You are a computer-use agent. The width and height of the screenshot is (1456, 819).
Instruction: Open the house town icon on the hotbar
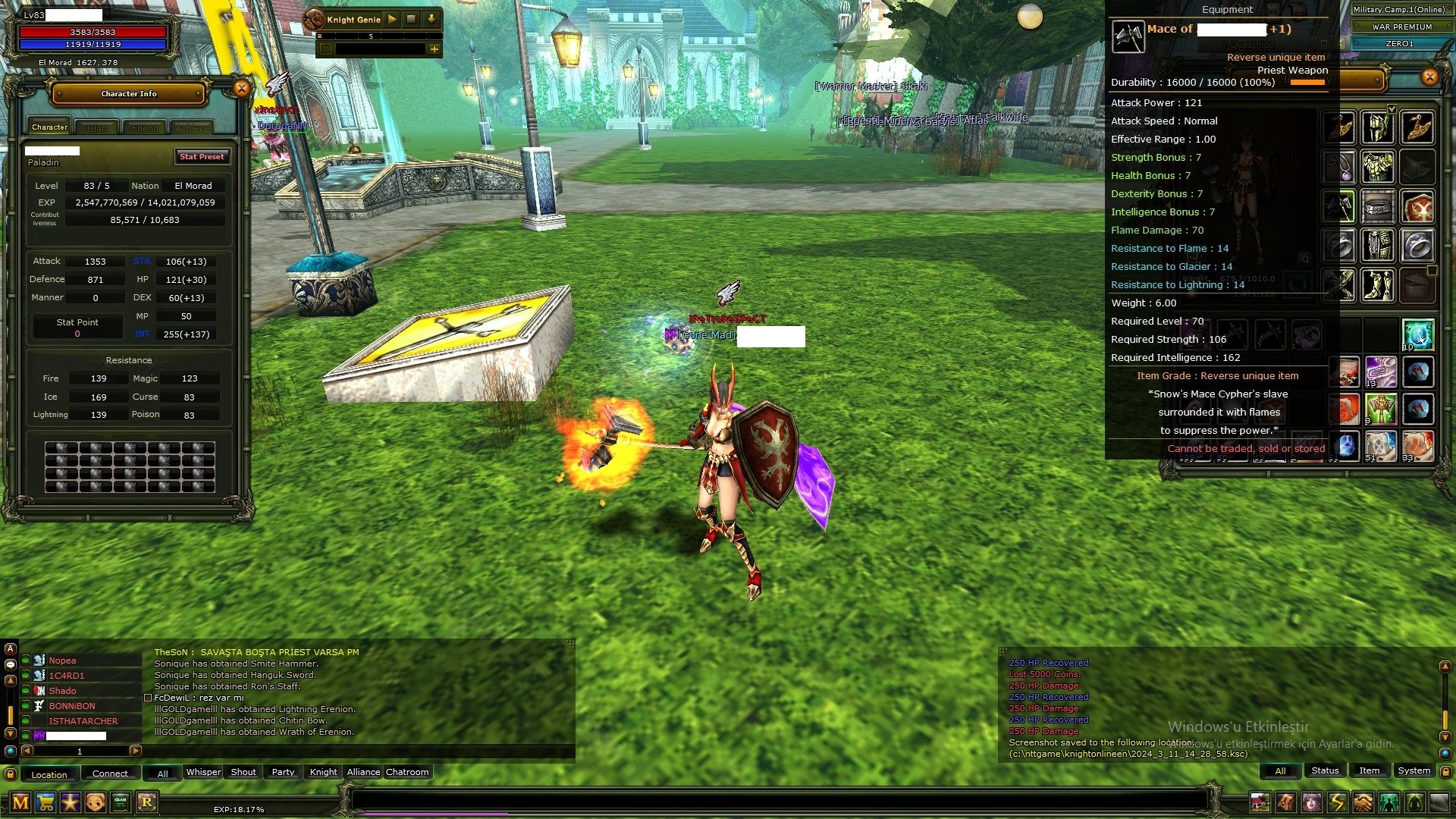[x=1260, y=802]
